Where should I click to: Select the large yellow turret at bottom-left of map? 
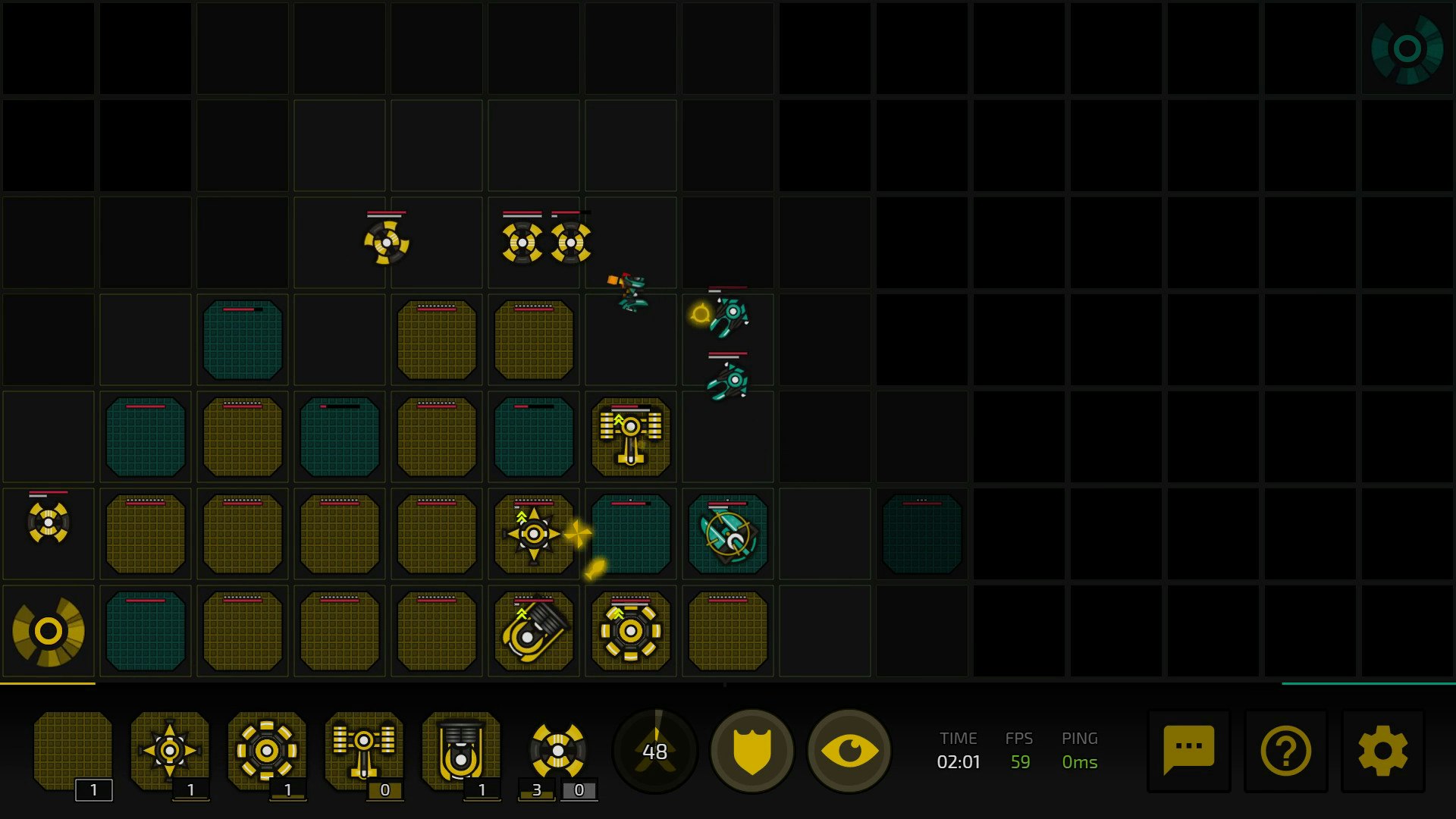pos(48,630)
